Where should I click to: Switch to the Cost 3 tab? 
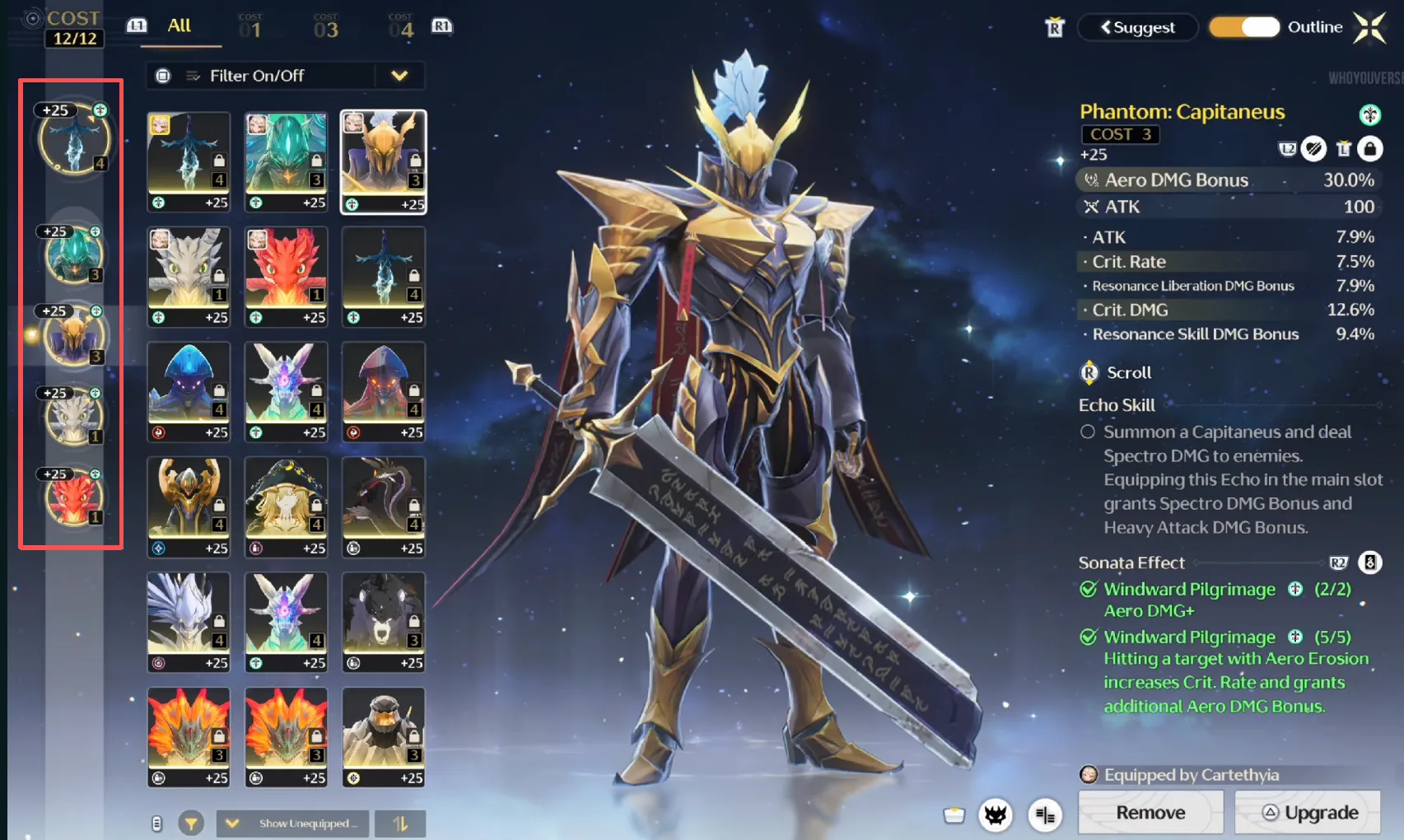click(x=326, y=28)
